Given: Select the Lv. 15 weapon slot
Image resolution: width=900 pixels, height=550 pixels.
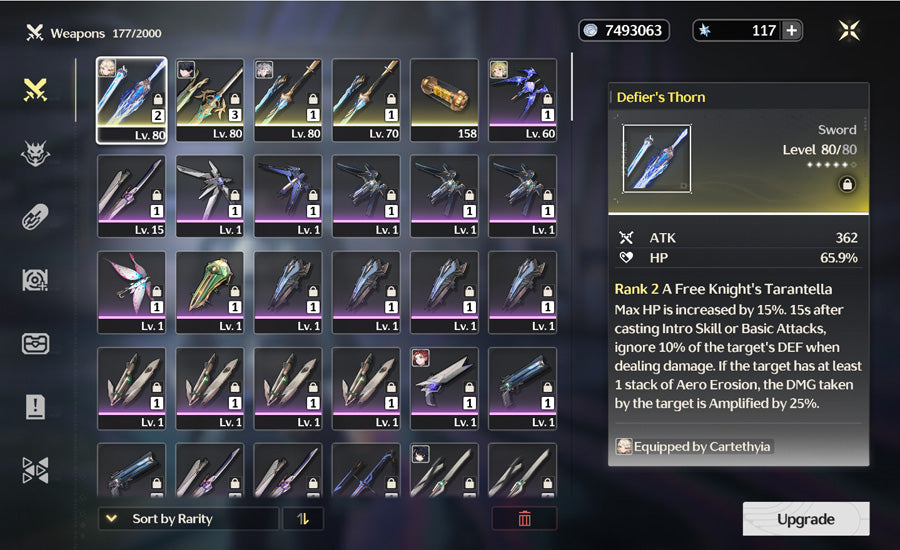Looking at the screenshot, I should point(132,196).
